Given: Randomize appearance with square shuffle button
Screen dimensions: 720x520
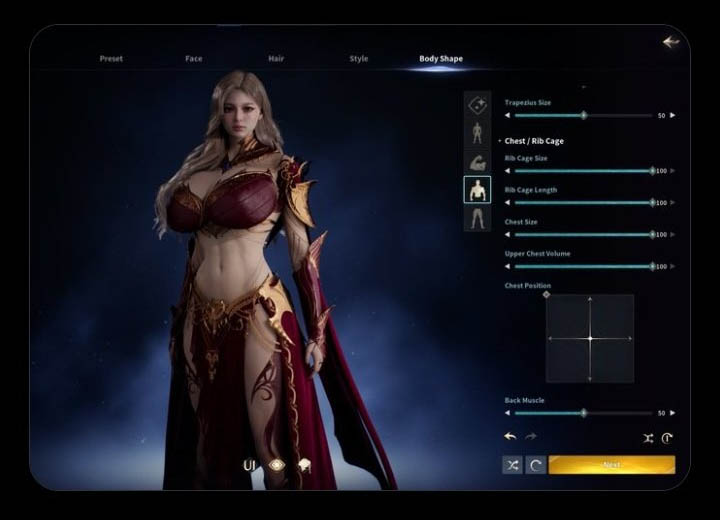Looking at the screenshot, I should click(512, 465).
